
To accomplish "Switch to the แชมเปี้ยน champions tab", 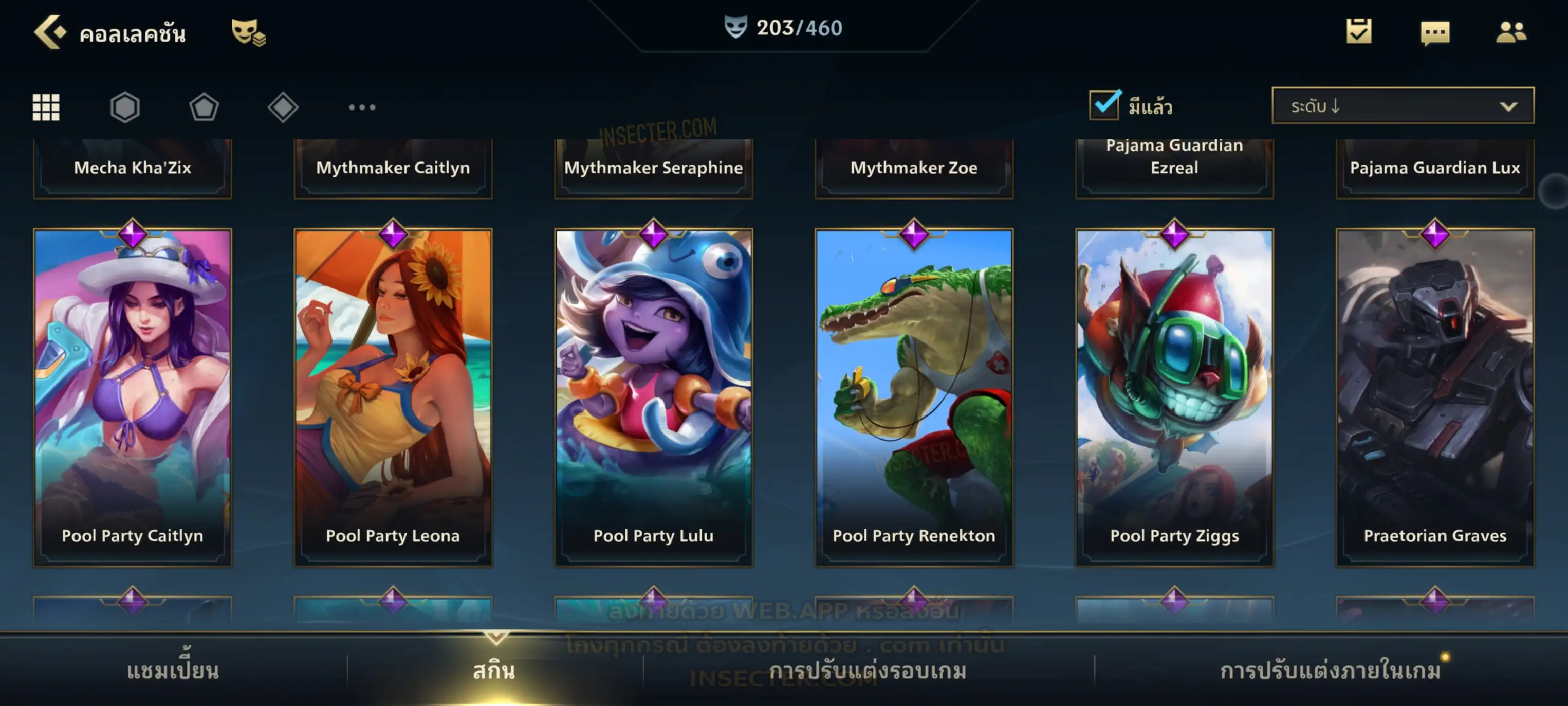I will pos(173,671).
